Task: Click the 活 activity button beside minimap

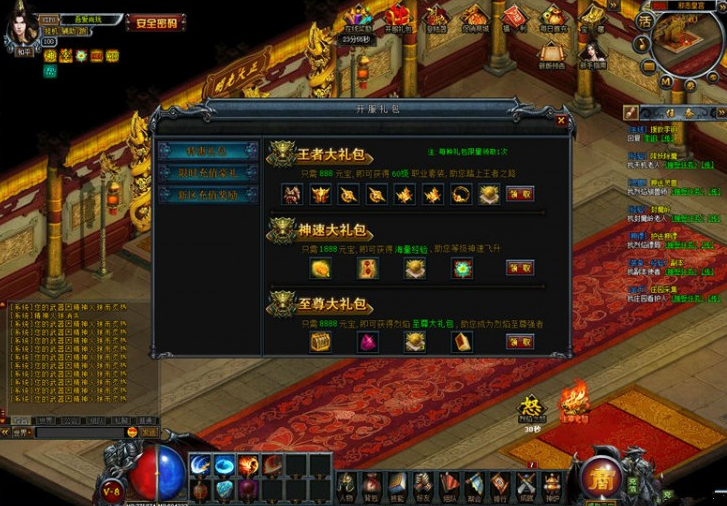Action: (645, 22)
